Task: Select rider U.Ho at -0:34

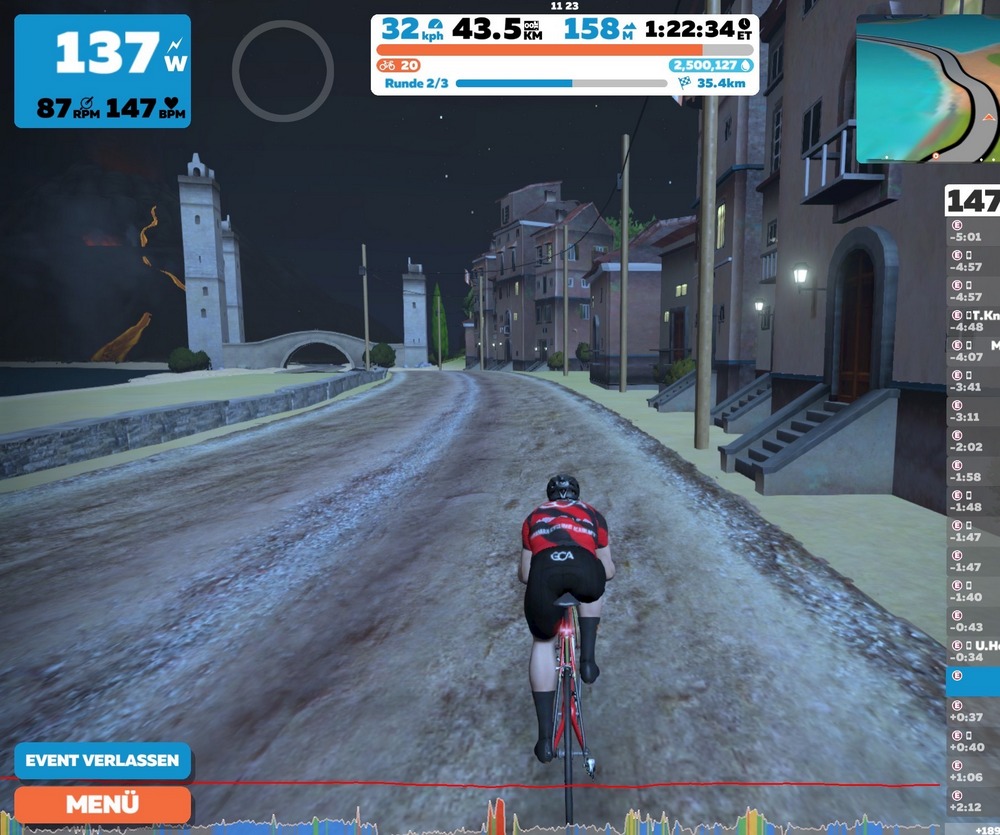Action: point(973,651)
